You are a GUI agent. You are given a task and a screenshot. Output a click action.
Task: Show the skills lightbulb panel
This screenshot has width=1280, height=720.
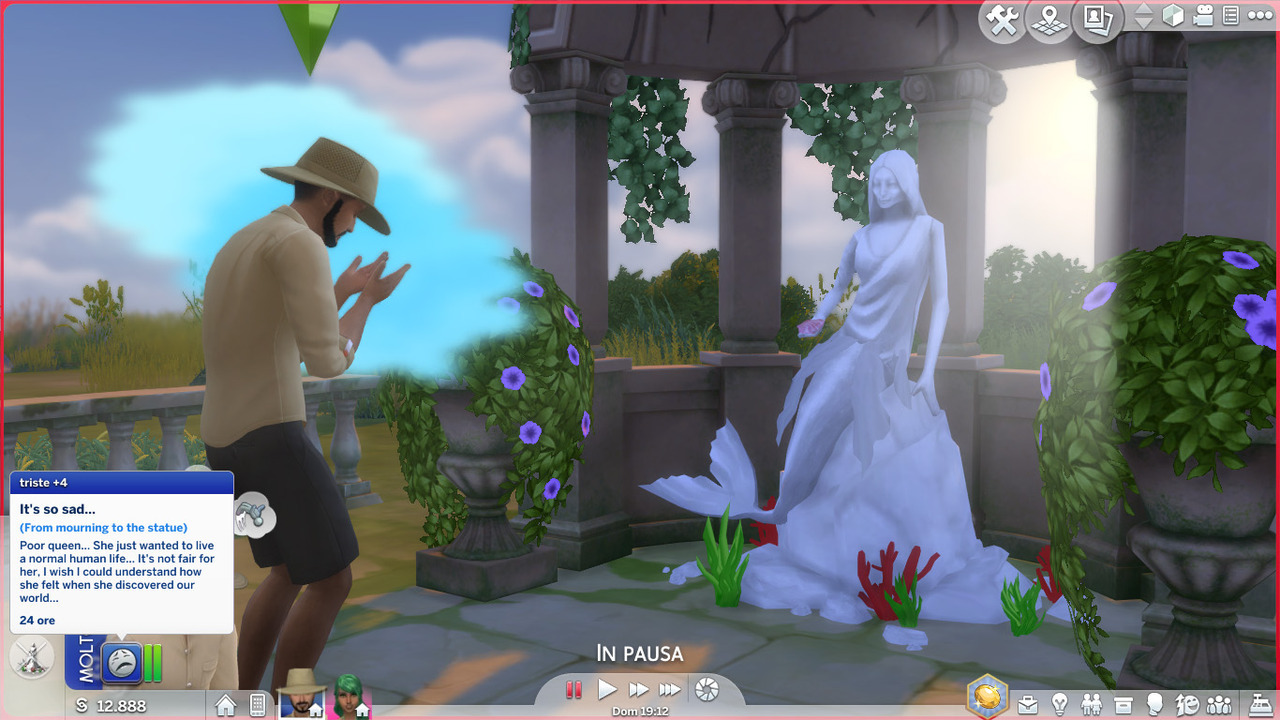tap(1059, 705)
